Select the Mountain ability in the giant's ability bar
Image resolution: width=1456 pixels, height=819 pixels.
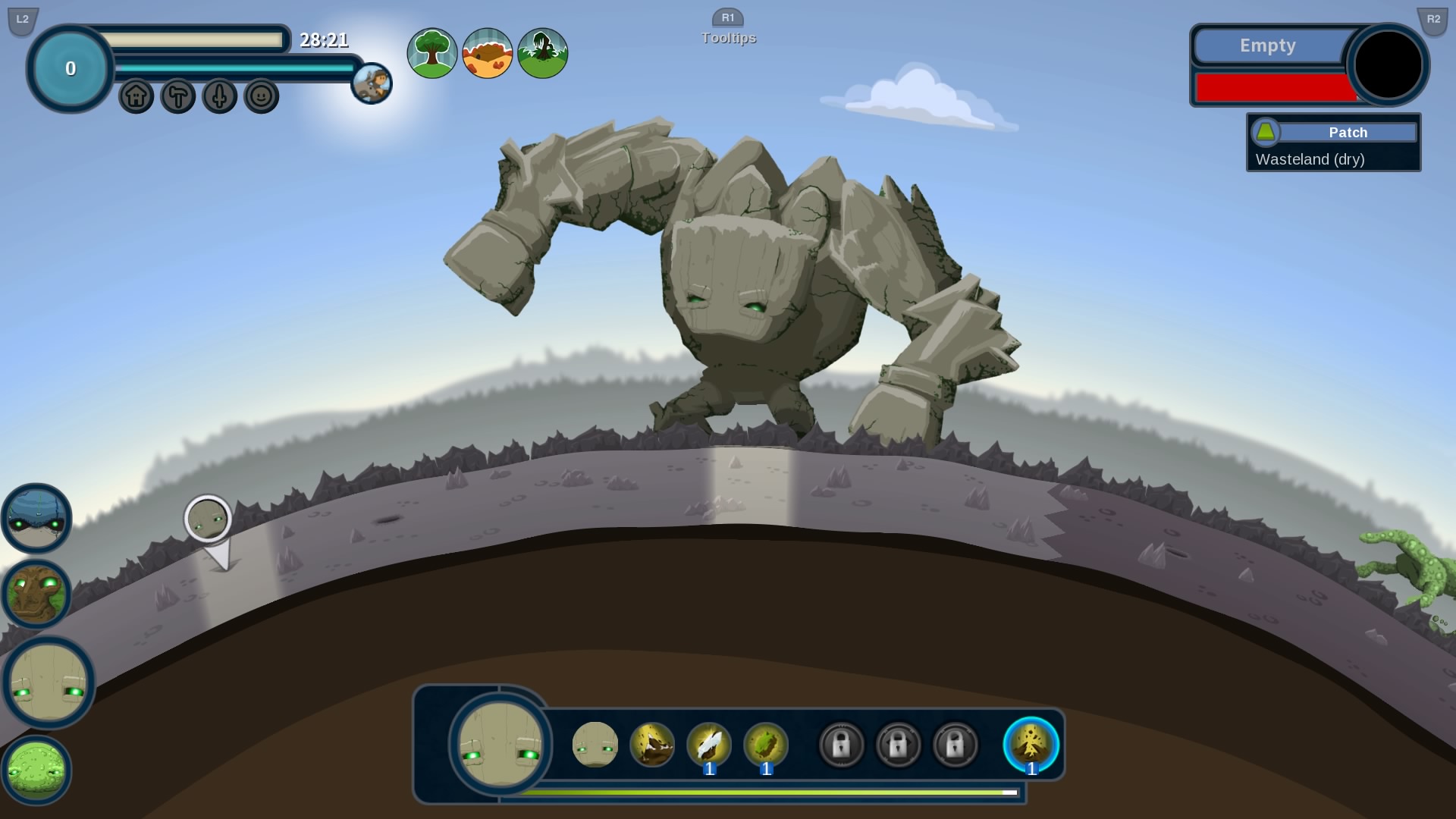point(652,745)
